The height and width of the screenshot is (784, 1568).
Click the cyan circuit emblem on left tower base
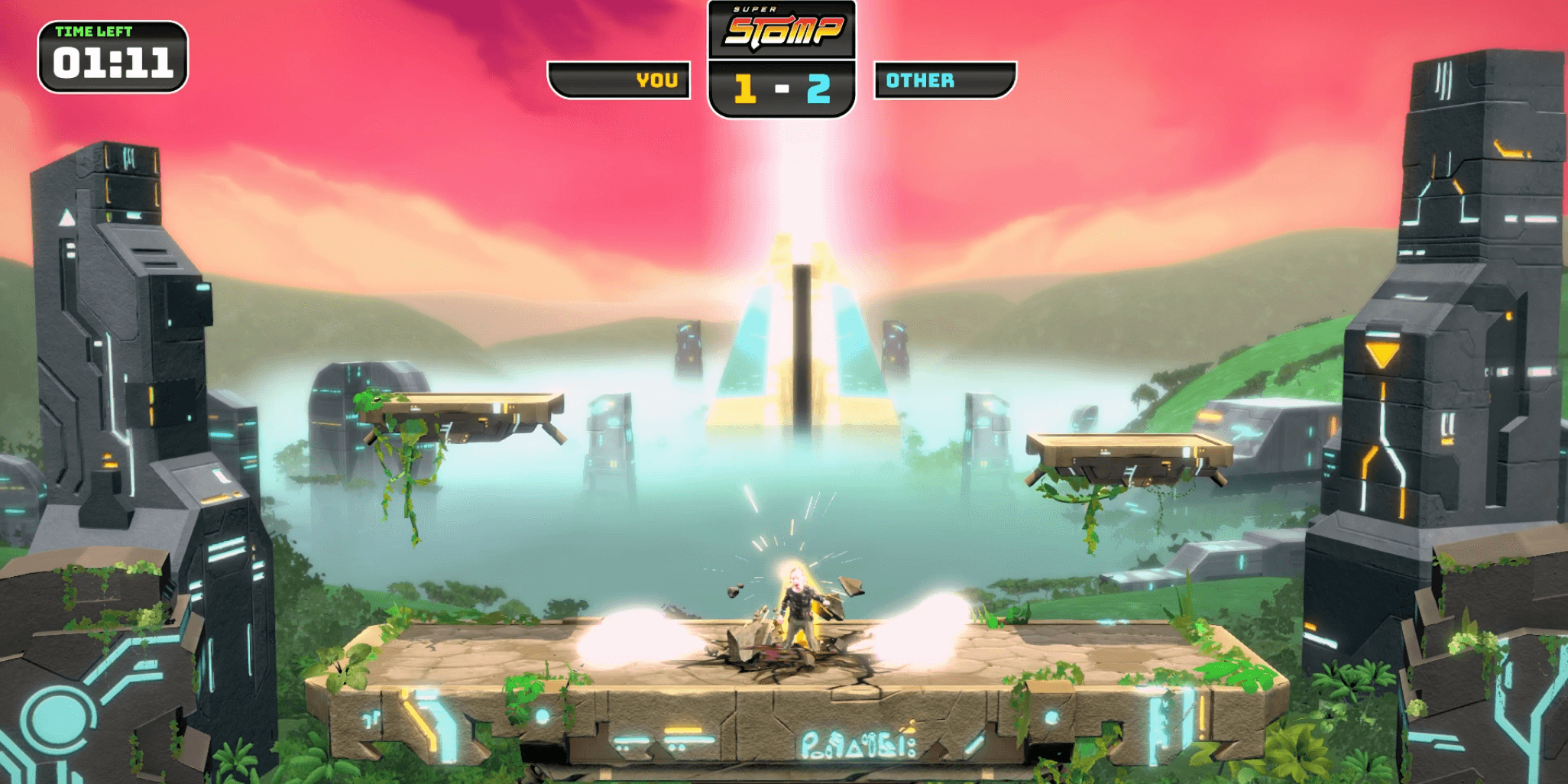pyautogui.click(x=57, y=718)
